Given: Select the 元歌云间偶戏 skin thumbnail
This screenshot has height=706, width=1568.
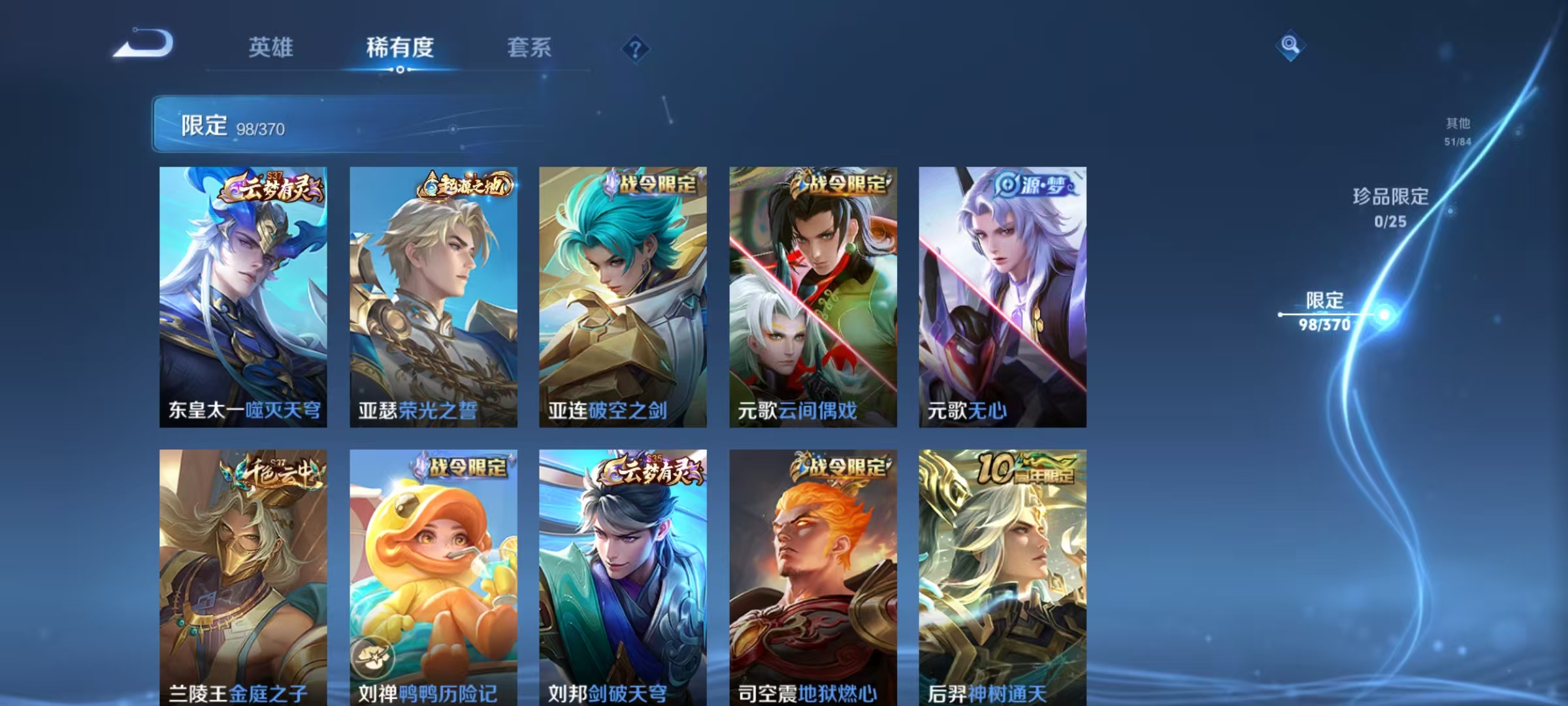Looking at the screenshot, I should [812, 294].
